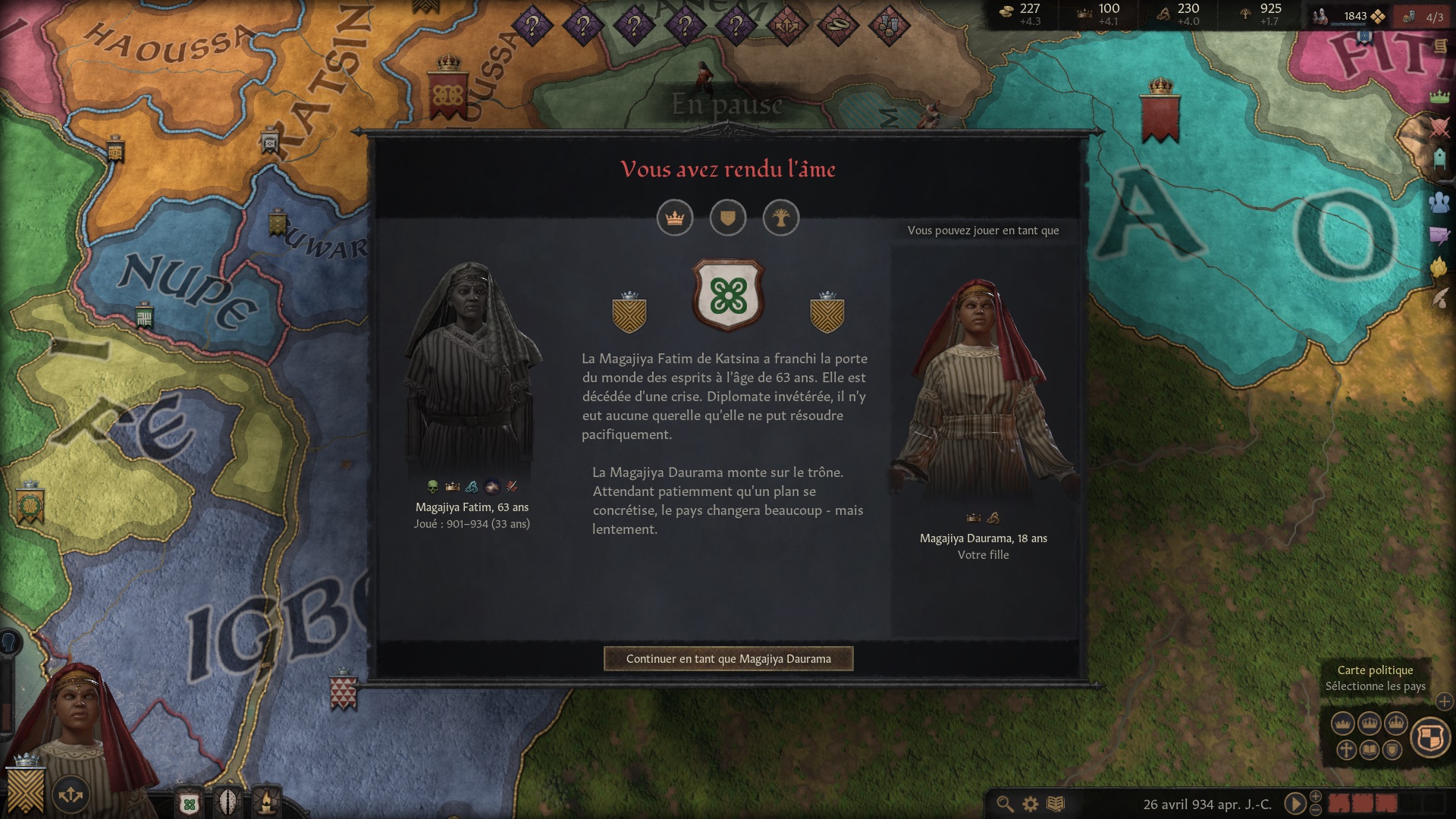Open the shield tab in death window

point(727,218)
